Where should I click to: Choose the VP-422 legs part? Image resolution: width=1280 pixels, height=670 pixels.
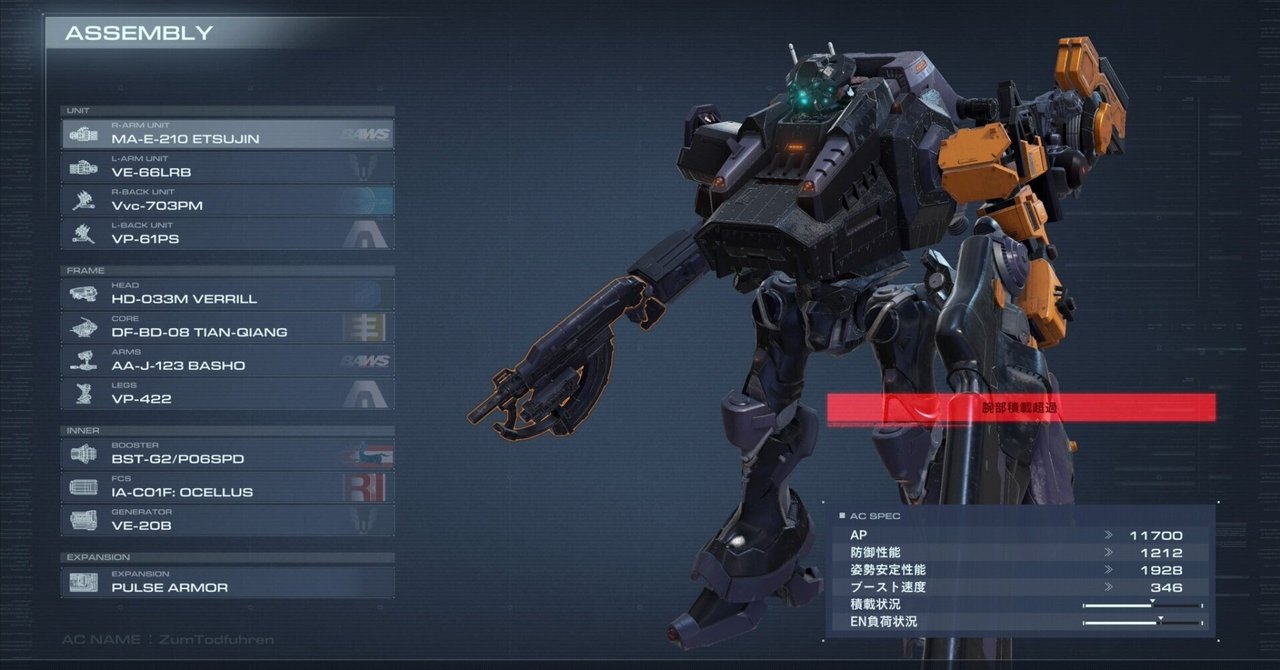click(x=228, y=394)
